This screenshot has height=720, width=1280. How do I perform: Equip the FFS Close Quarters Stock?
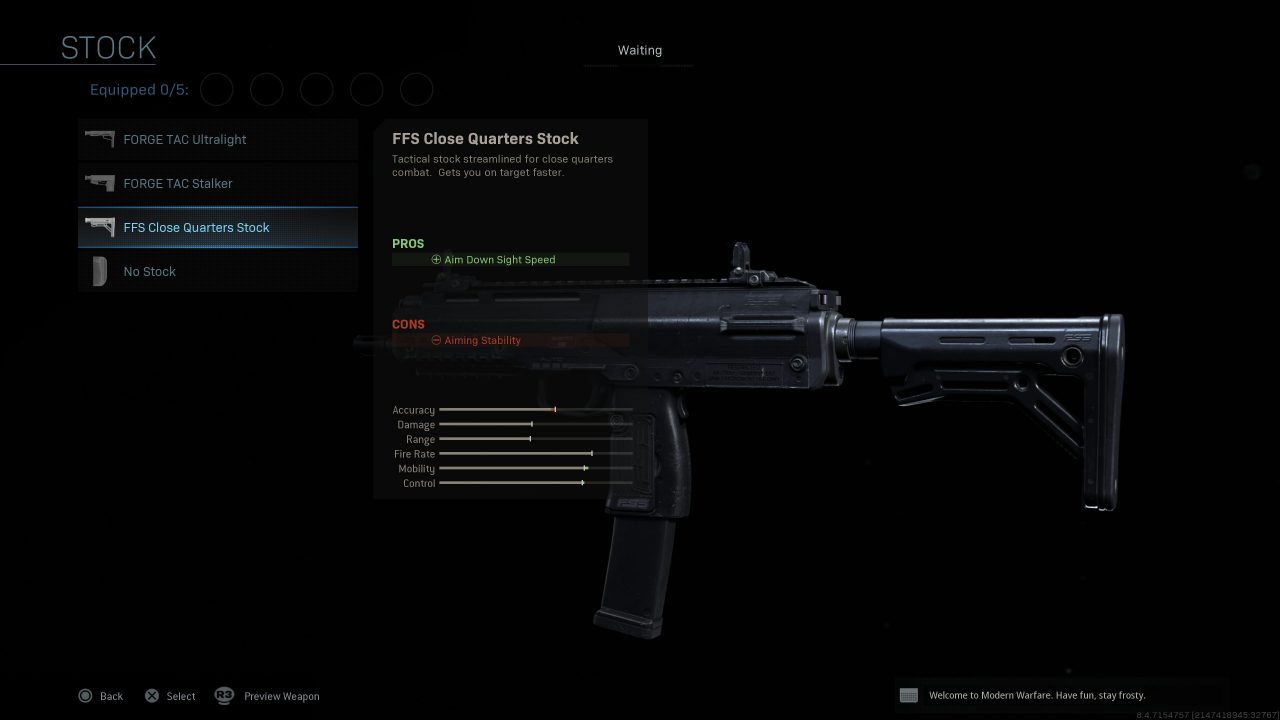(x=217, y=228)
